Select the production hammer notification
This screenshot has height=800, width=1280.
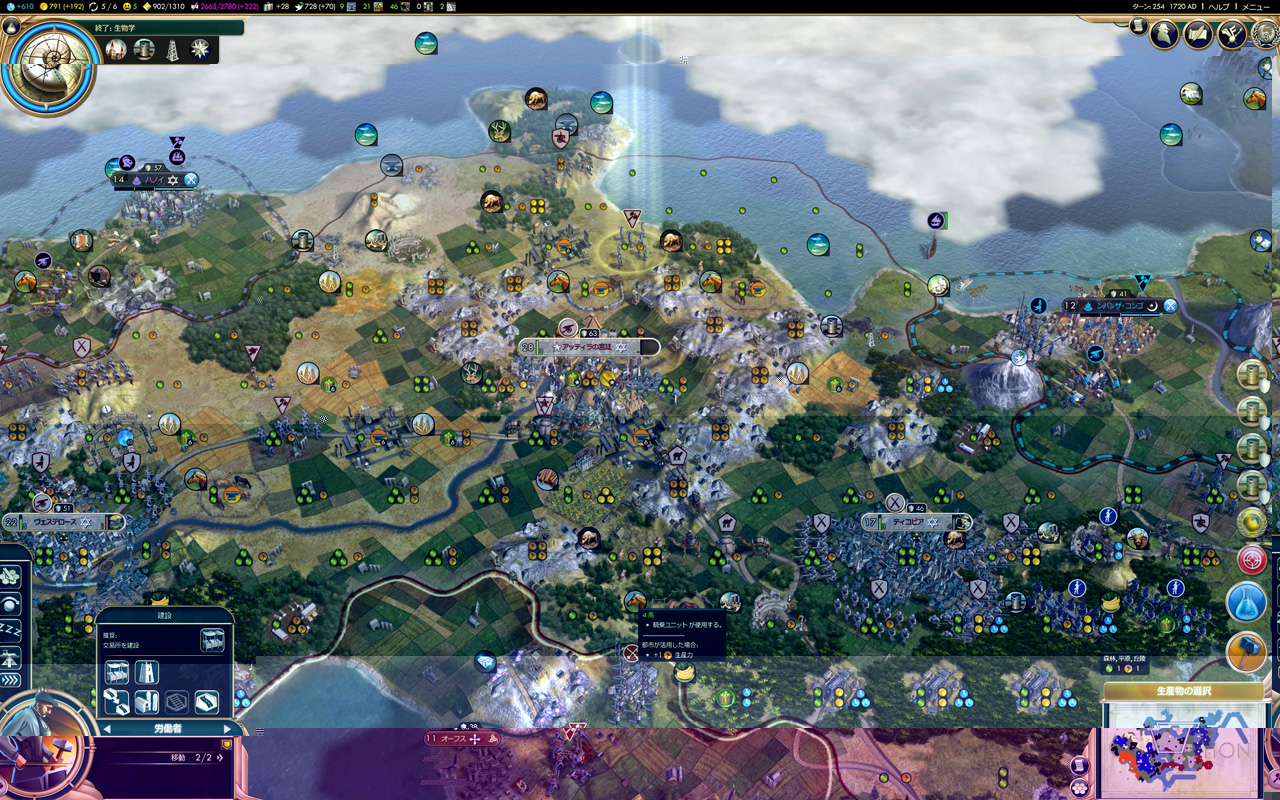point(1245,651)
